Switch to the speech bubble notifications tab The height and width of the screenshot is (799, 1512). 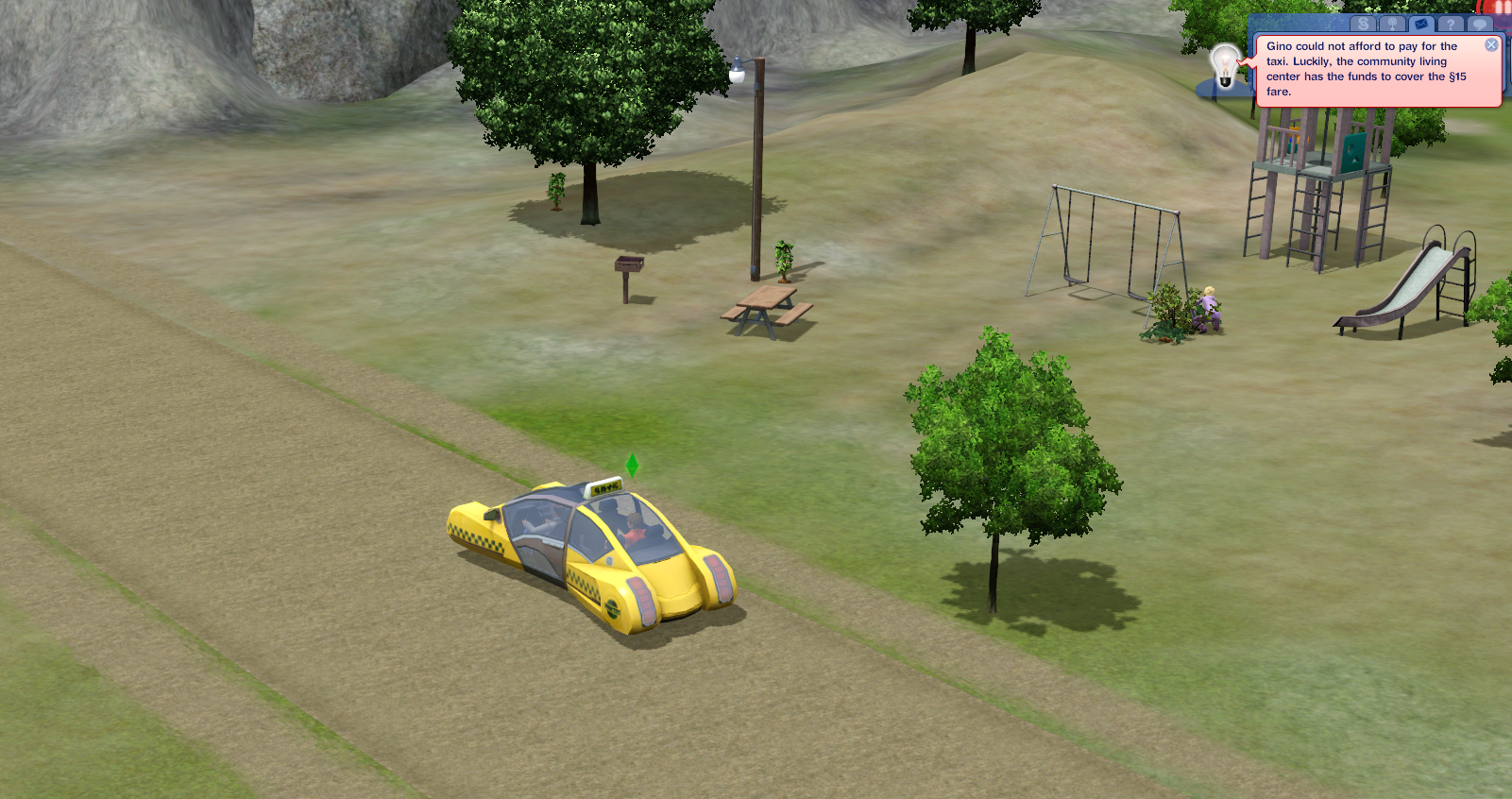click(1480, 24)
